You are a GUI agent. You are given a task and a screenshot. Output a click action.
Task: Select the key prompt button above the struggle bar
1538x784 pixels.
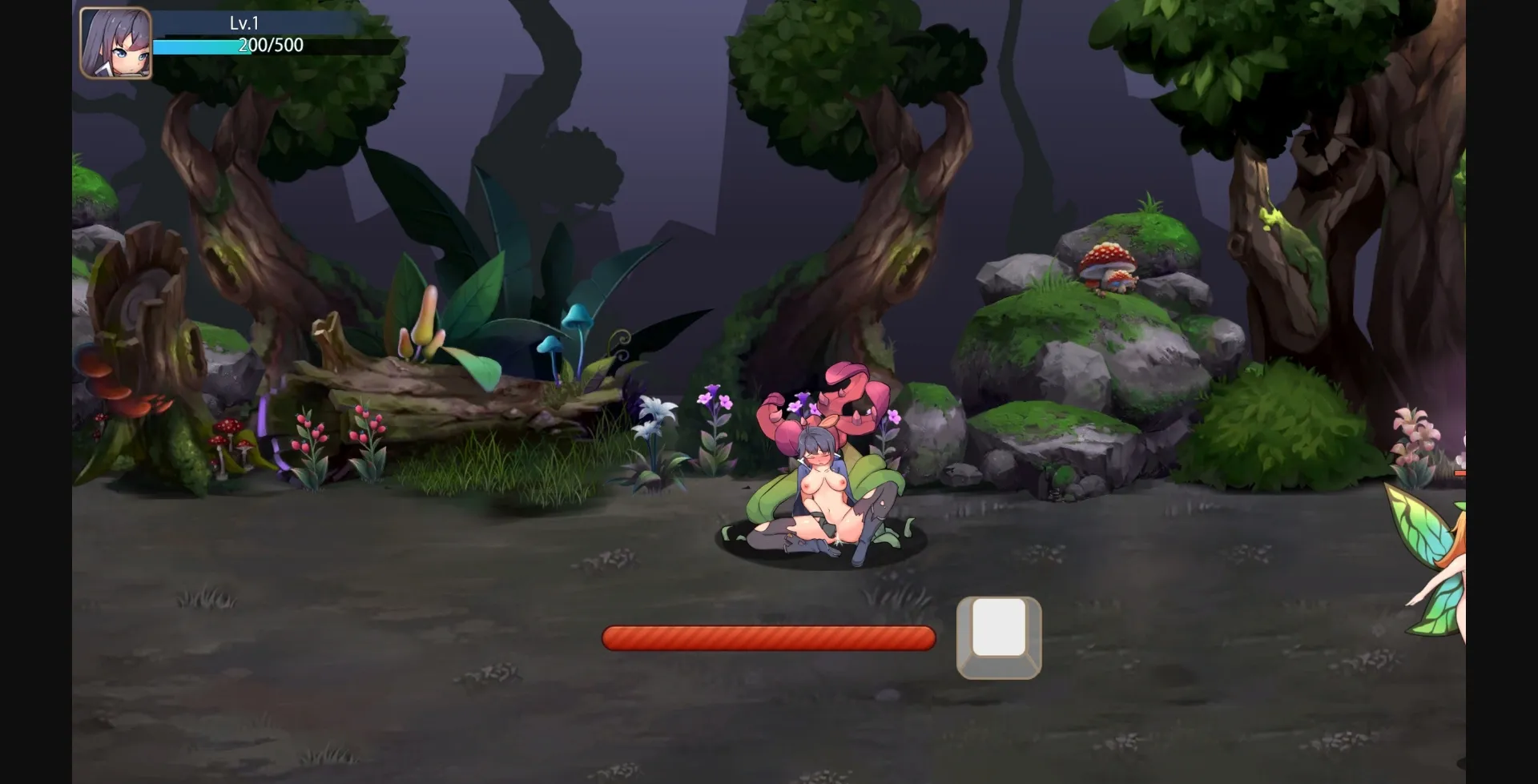[x=998, y=637]
